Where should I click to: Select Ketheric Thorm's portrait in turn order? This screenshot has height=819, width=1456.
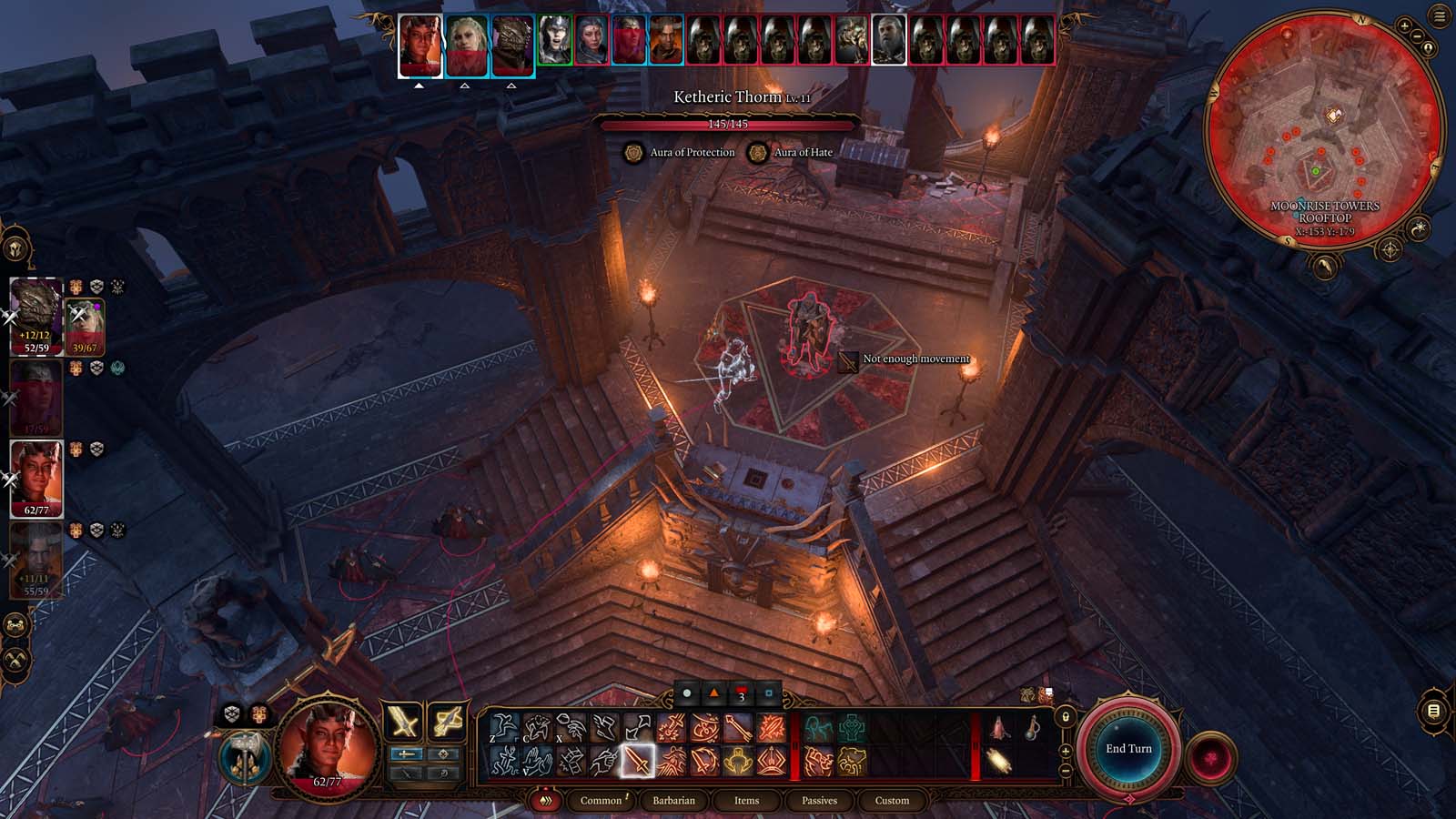pos(889,41)
